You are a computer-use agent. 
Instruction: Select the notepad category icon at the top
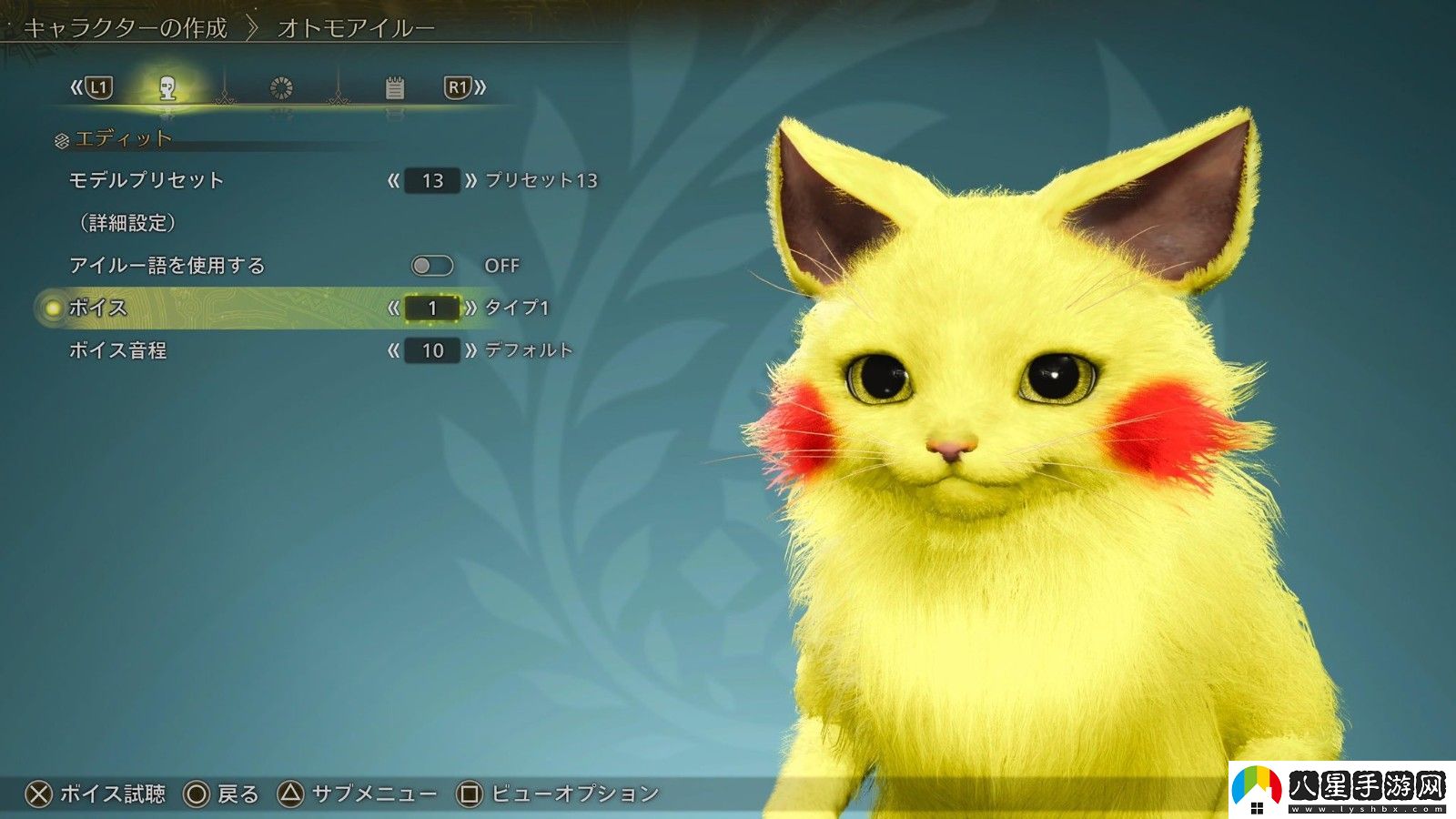click(x=395, y=86)
